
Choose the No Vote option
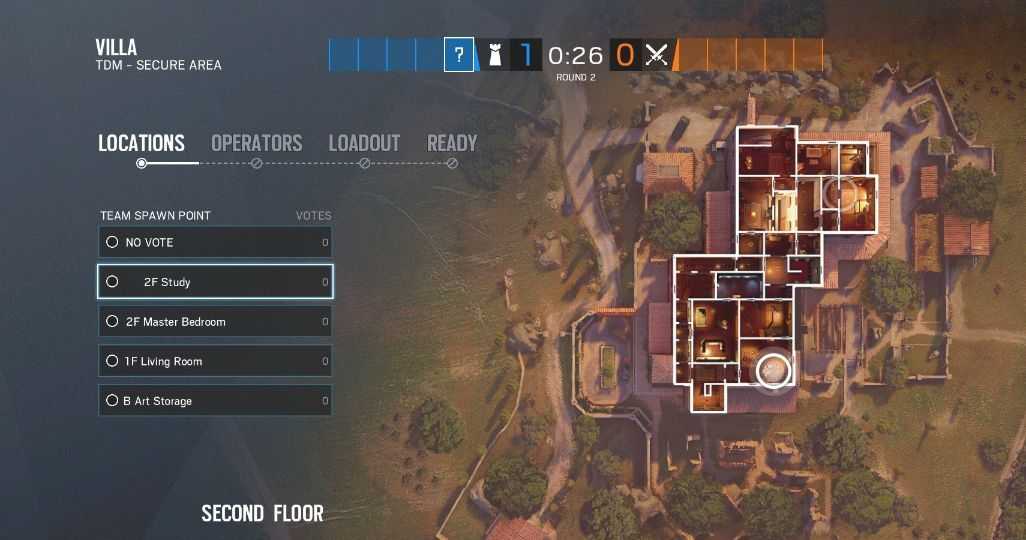click(215, 242)
